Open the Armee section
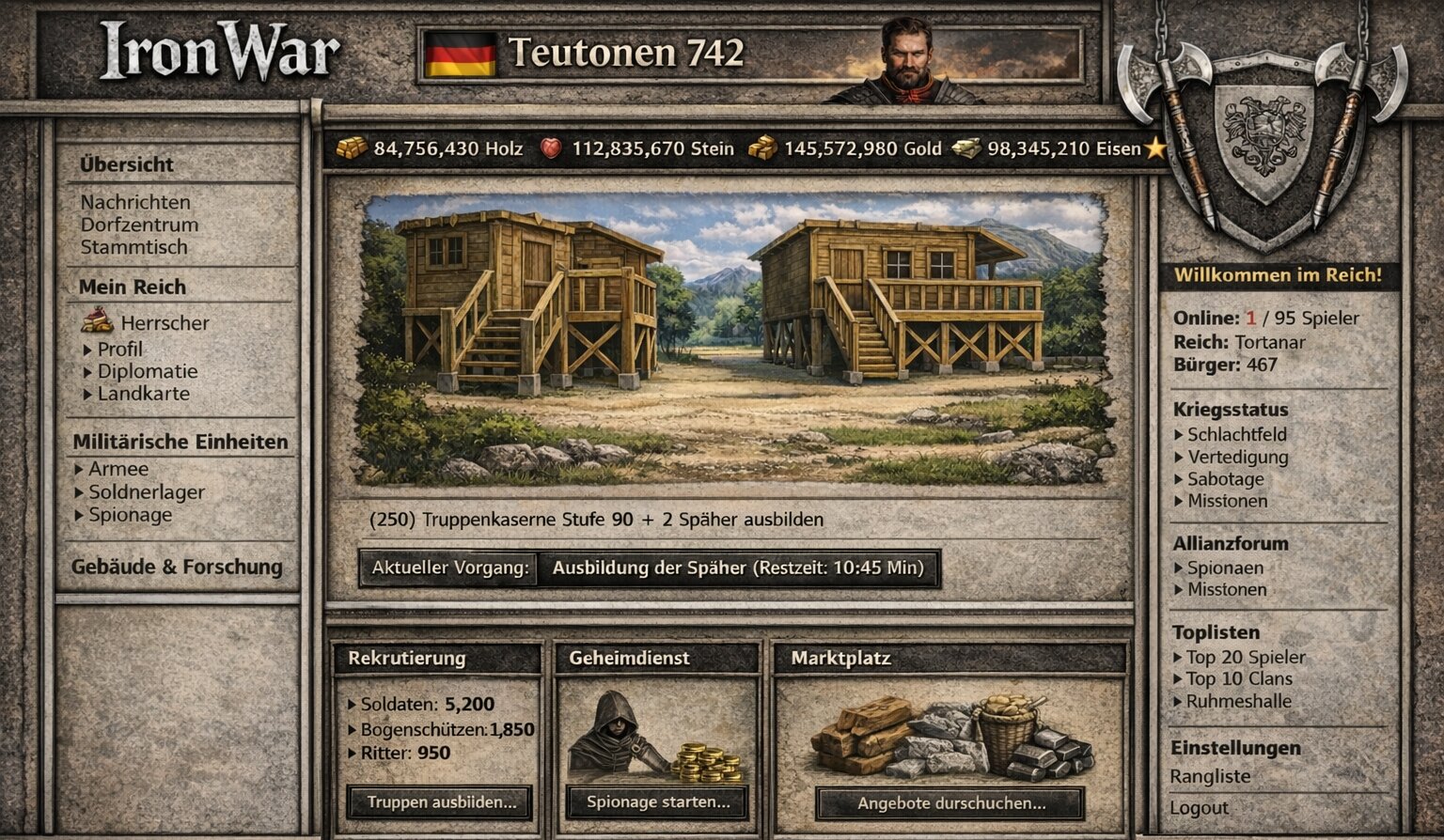 pyautogui.click(x=118, y=469)
